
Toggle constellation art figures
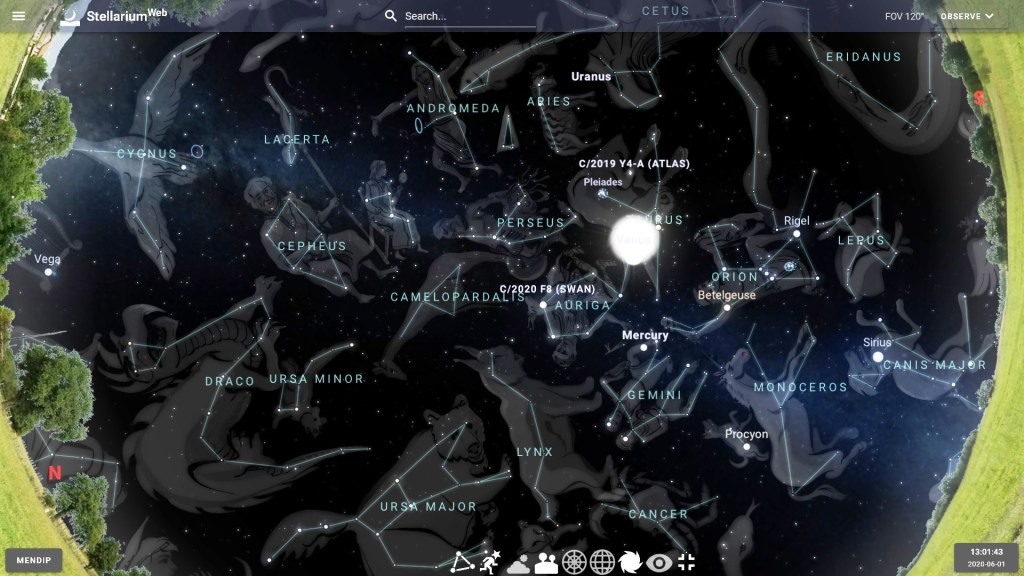click(x=490, y=562)
